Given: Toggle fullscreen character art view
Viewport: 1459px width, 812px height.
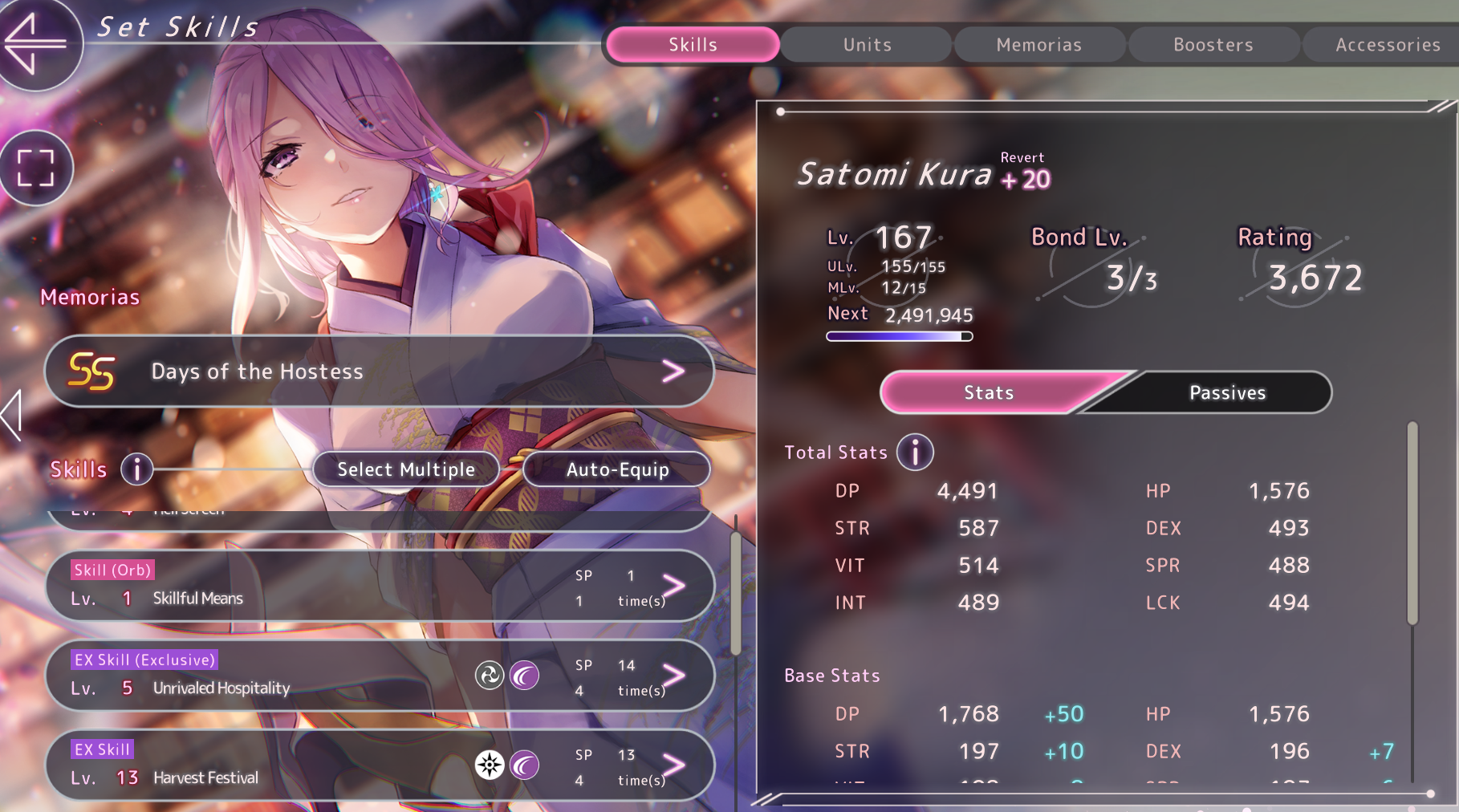Looking at the screenshot, I should [35, 168].
